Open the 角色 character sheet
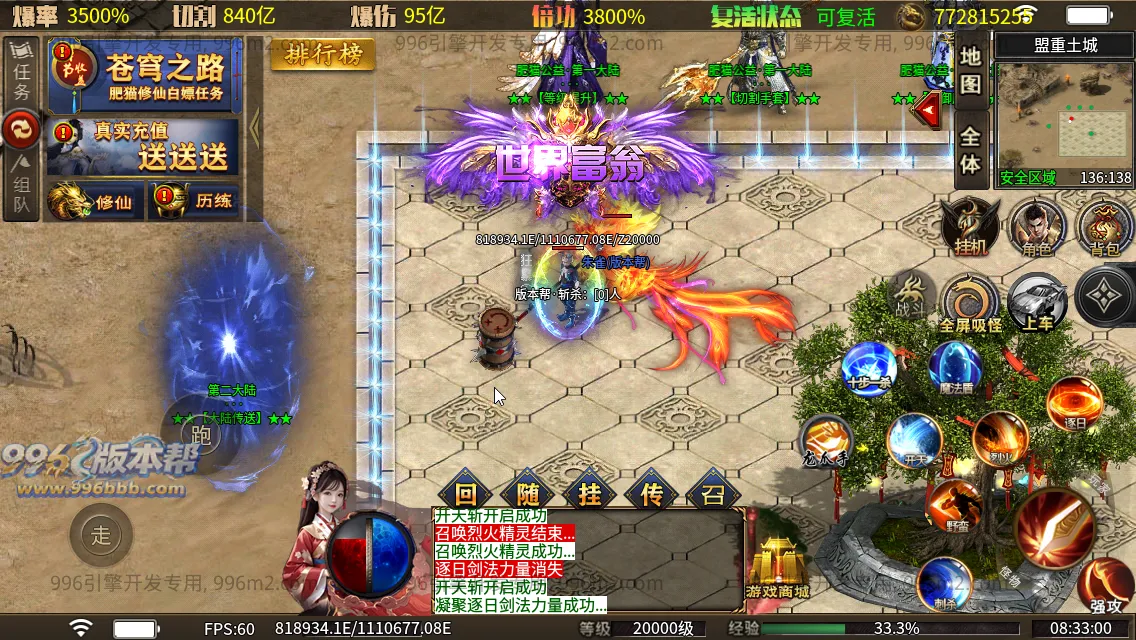 click(1037, 226)
